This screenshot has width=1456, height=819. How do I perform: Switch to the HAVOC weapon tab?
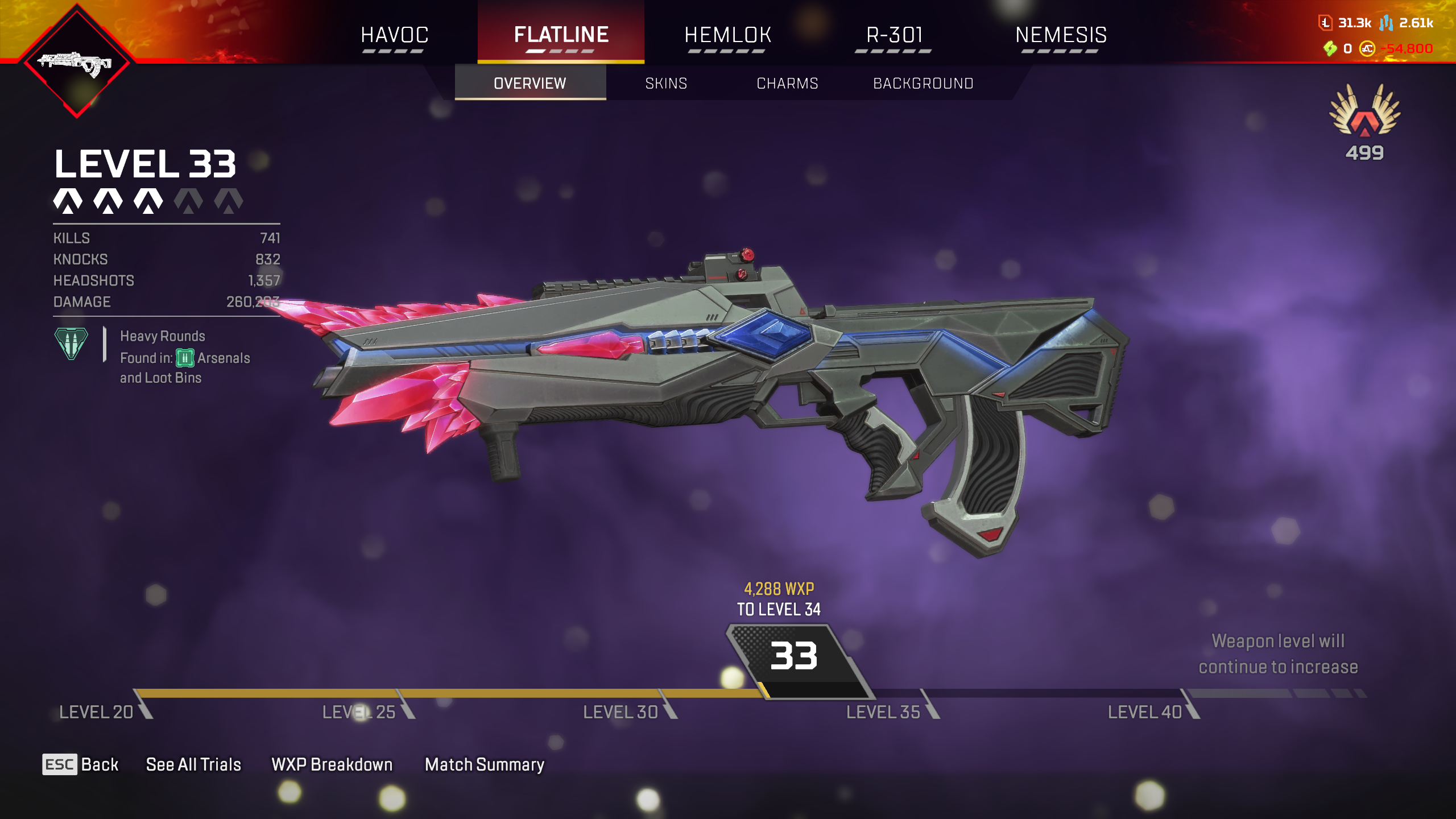pos(394,35)
